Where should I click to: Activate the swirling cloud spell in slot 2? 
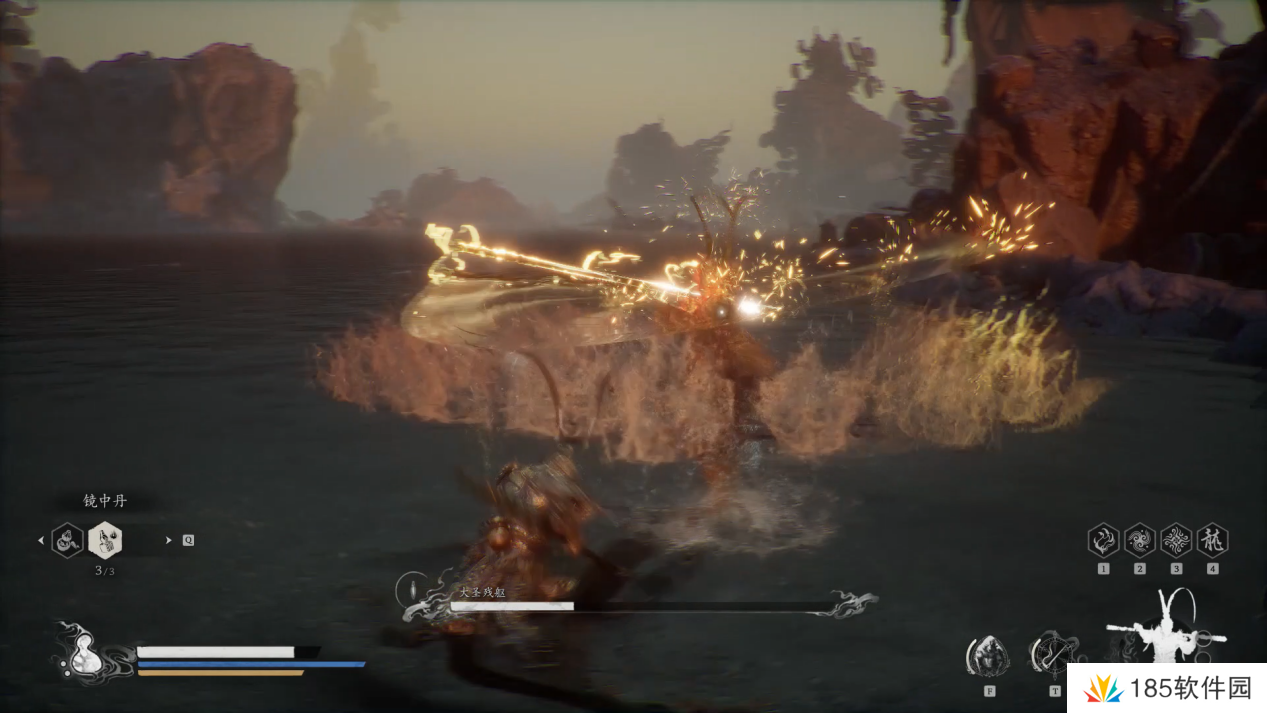1139,541
